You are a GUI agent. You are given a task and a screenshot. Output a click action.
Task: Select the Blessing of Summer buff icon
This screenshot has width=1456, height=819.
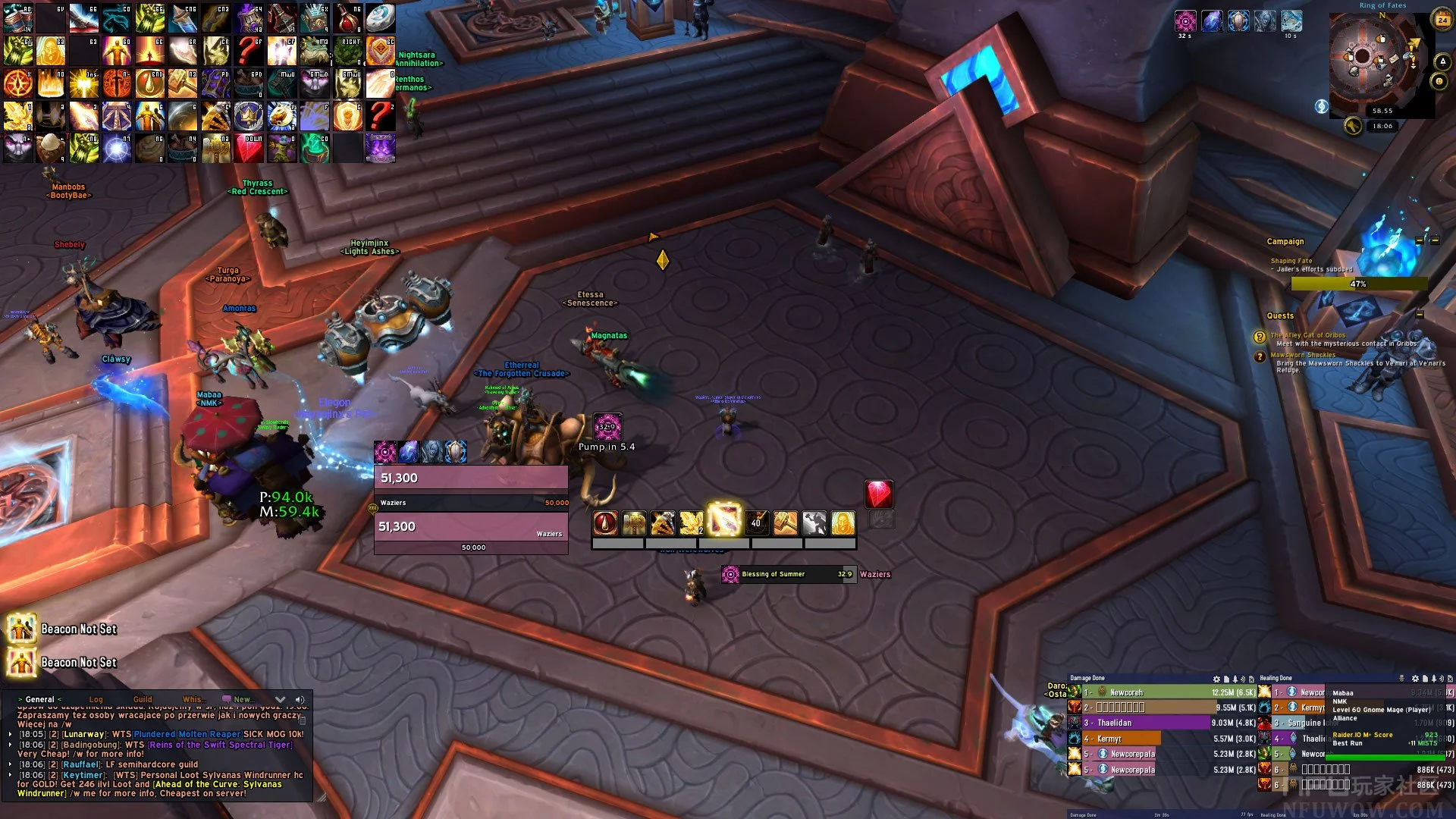tap(730, 574)
